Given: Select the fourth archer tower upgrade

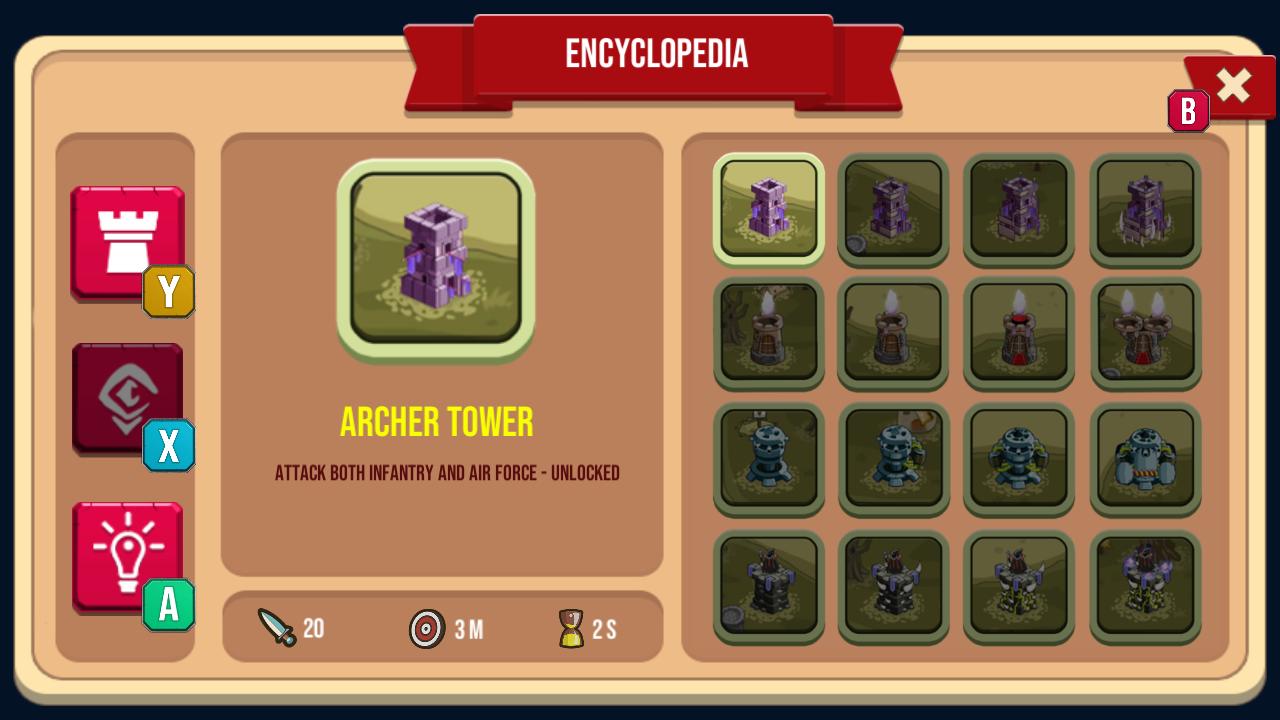Looking at the screenshot, I should 1145,210.
